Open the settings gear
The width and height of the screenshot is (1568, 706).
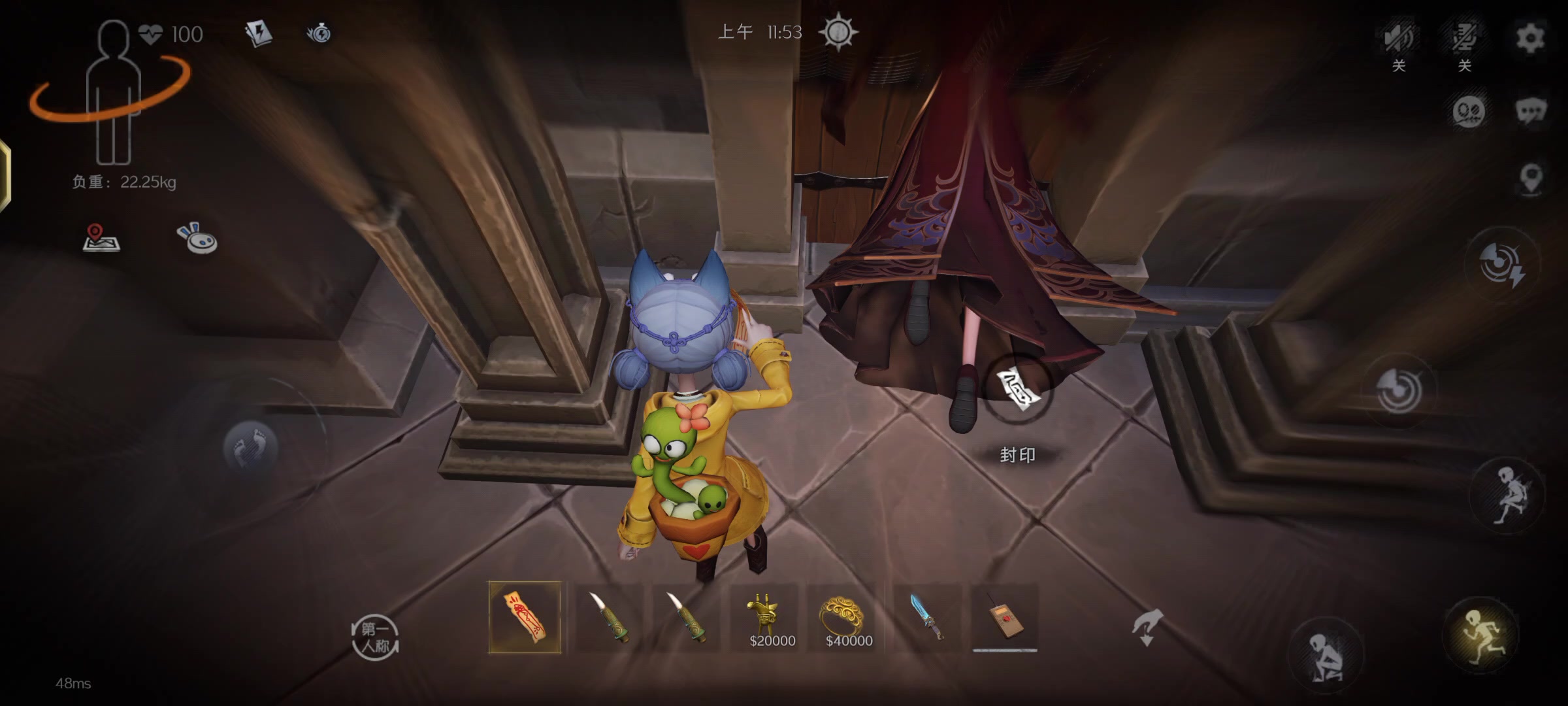1530,37
